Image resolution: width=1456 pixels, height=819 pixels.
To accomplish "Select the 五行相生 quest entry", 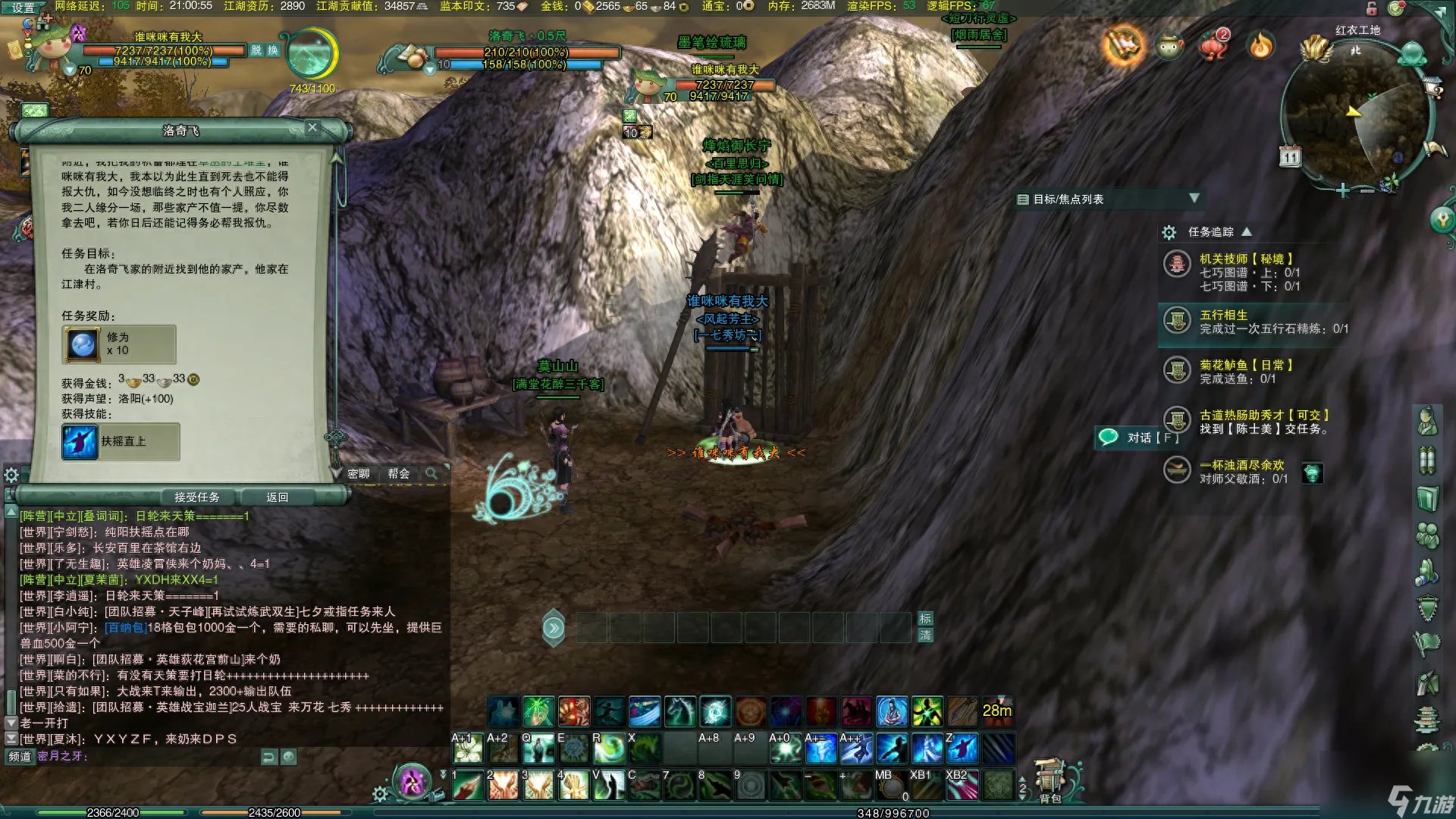I will [1222, 315].
